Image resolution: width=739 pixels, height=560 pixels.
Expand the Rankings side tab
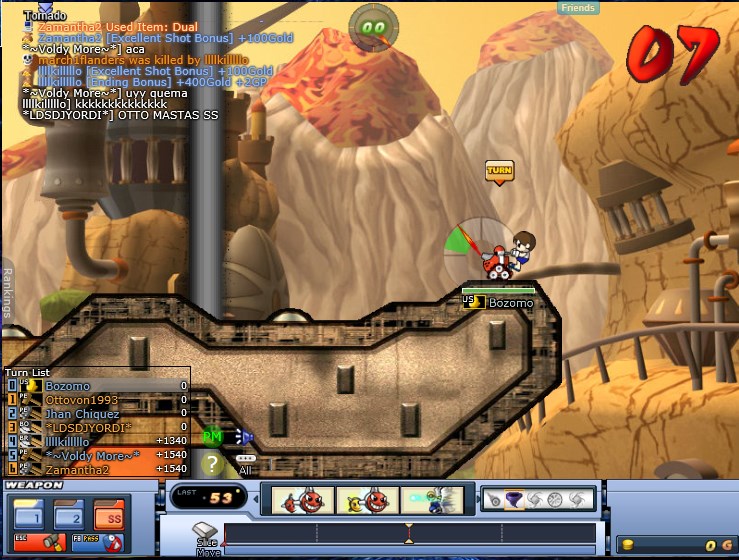pyautogui.click(x=7, y=293)
